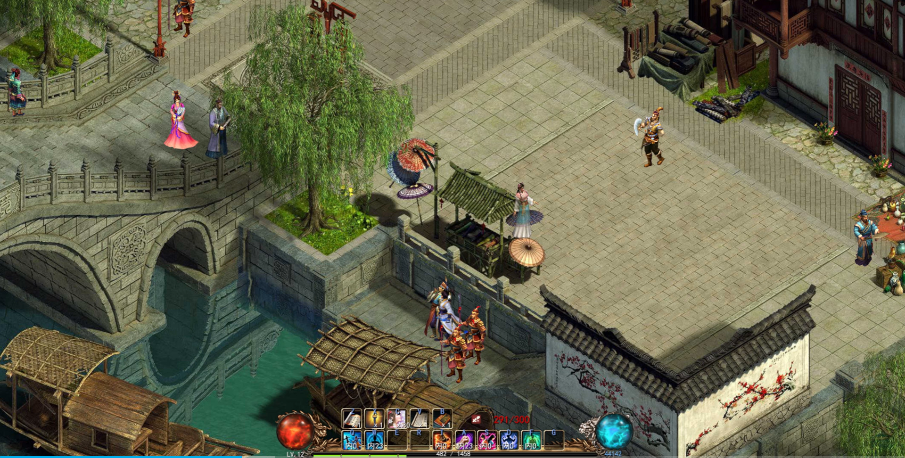Select the paper scroll item in slot V
The image size is (905, 458).
pyautogui.click(x=420, y=419)
